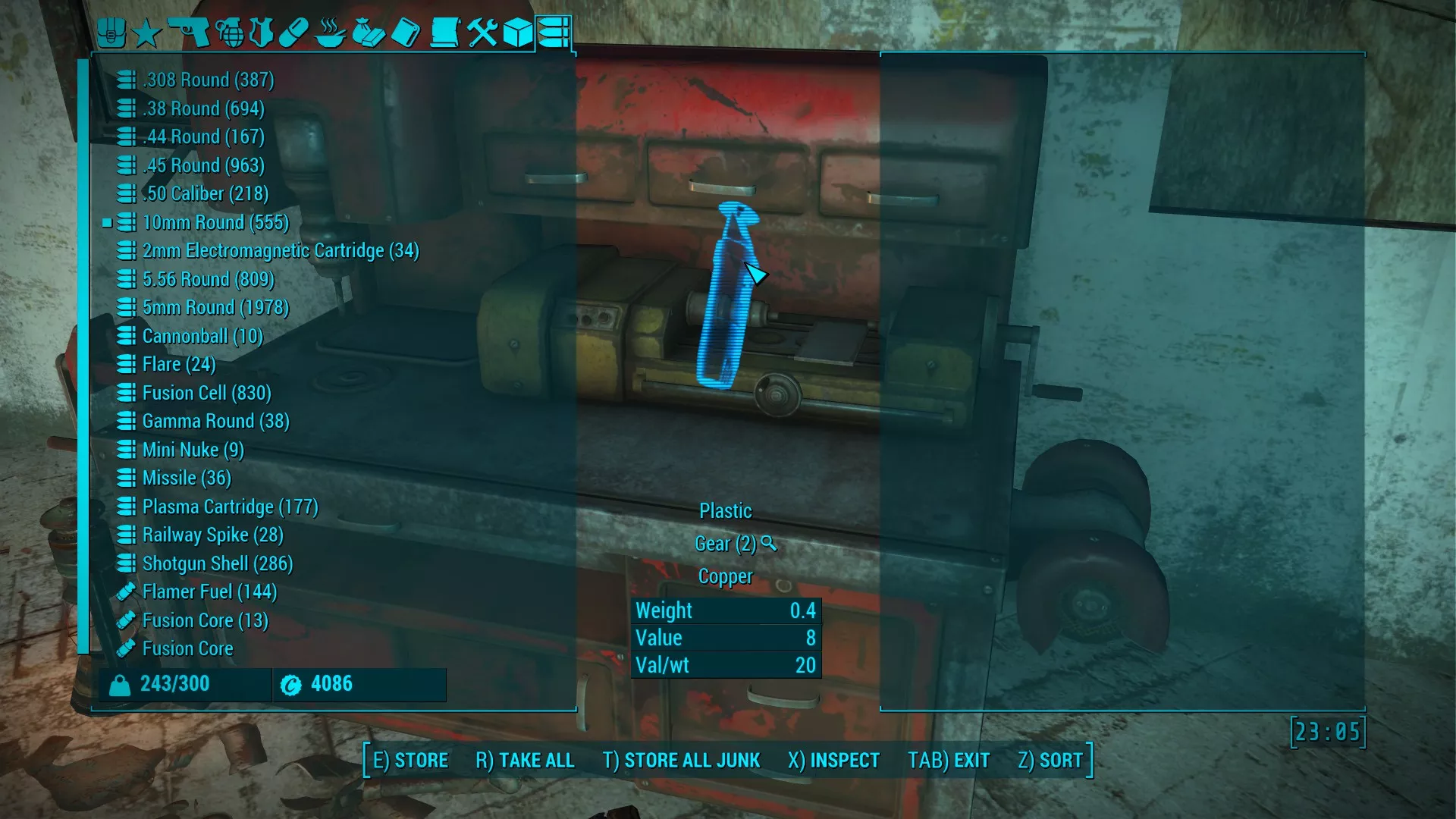The image size is (1456, 819).
Task: Choose Fusion Cell (830) from list
Action: tap(206, 393)
